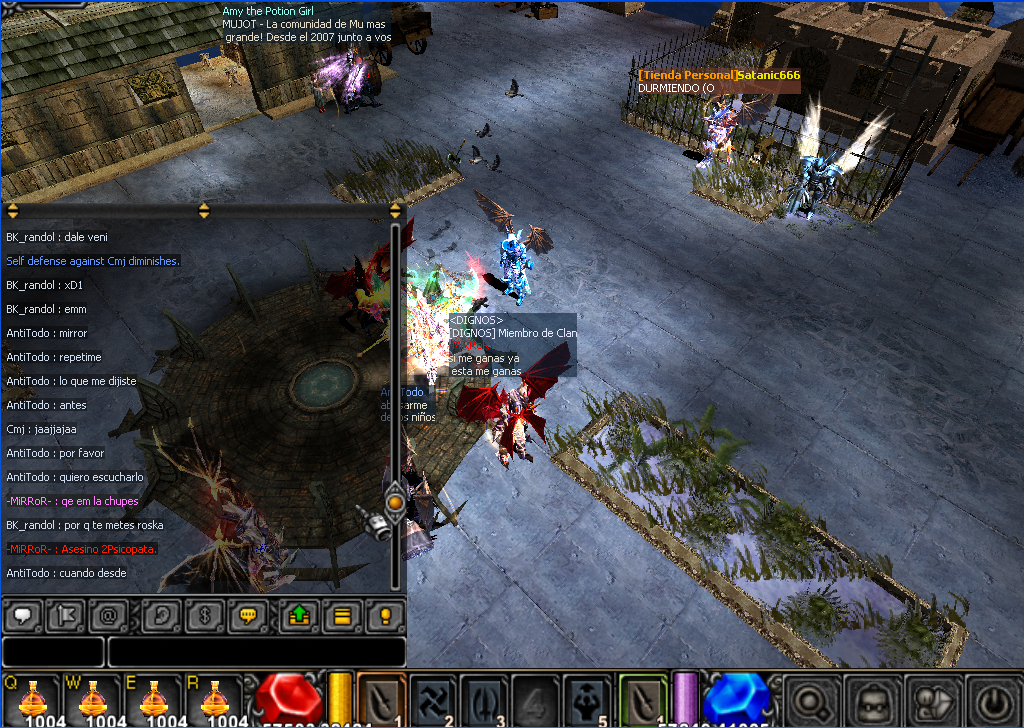
Task: Select skill slot 3 on the hotbar
Action: click(485, 699)
